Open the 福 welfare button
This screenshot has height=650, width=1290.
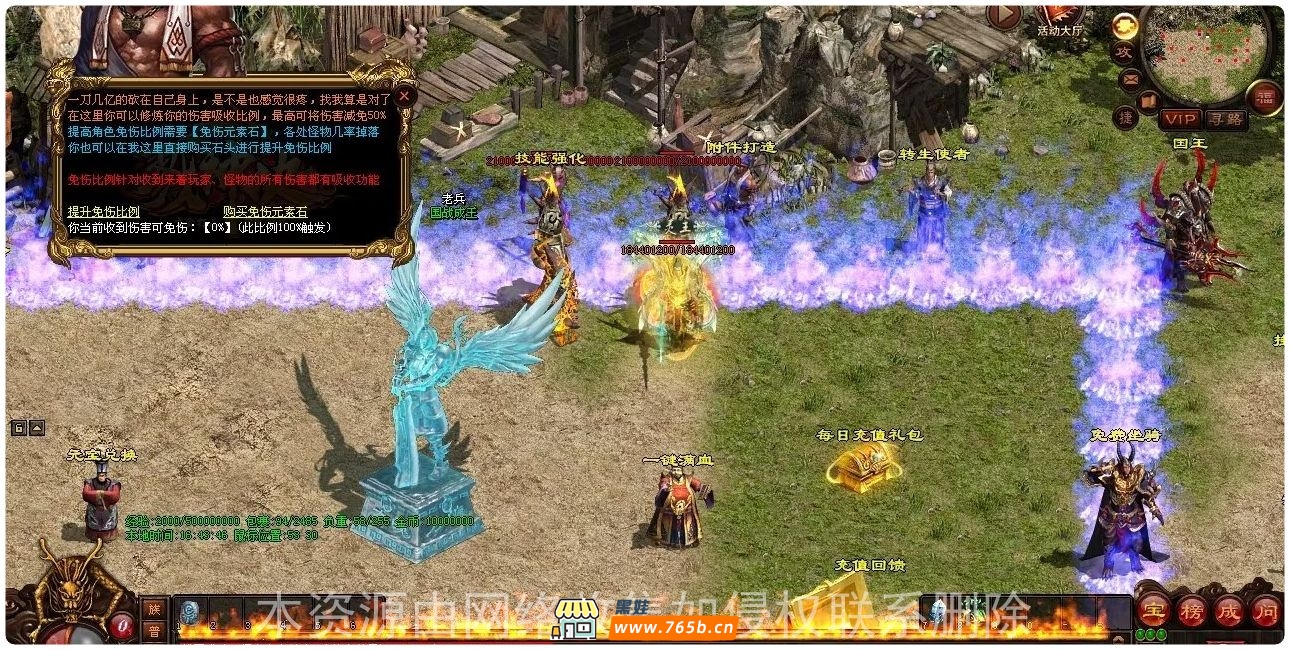pyautogui.click(x=1264, y=97)
